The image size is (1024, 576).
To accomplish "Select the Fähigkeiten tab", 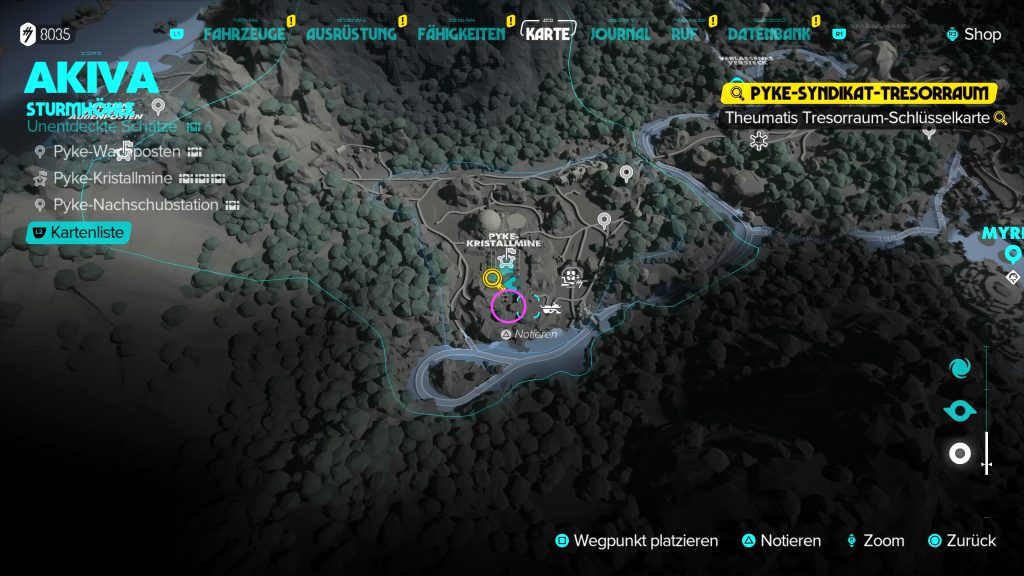I will (x=461, y=34).
